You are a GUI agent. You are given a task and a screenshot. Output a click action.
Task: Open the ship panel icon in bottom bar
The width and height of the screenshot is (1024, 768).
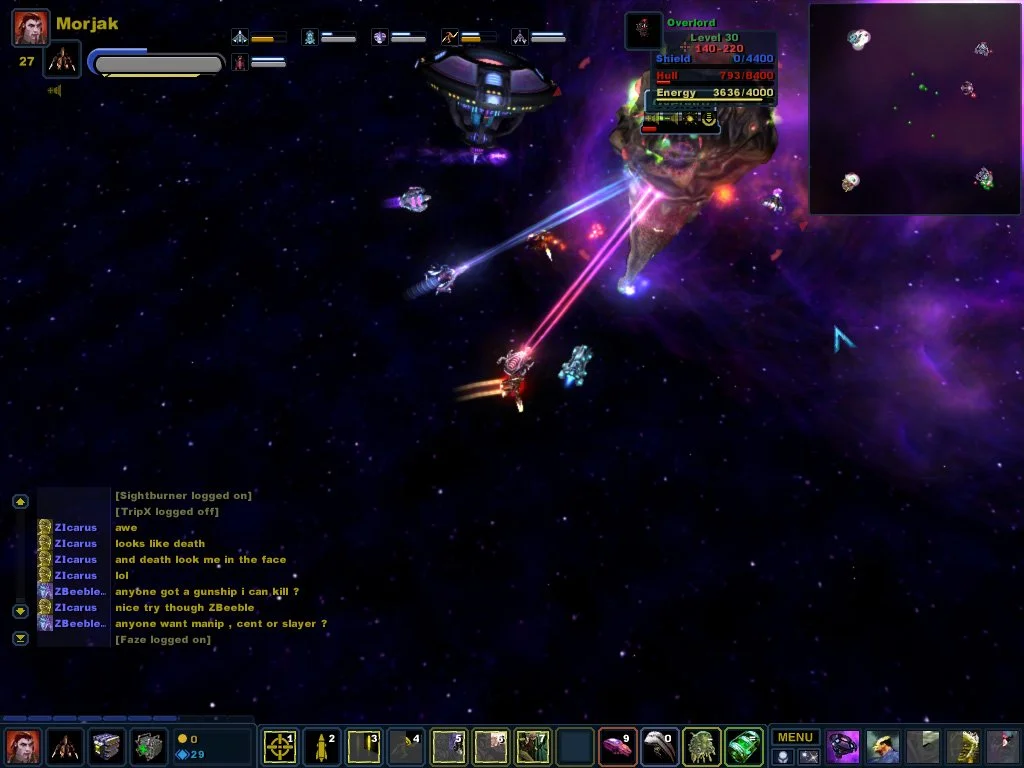(x=64, y=747)
